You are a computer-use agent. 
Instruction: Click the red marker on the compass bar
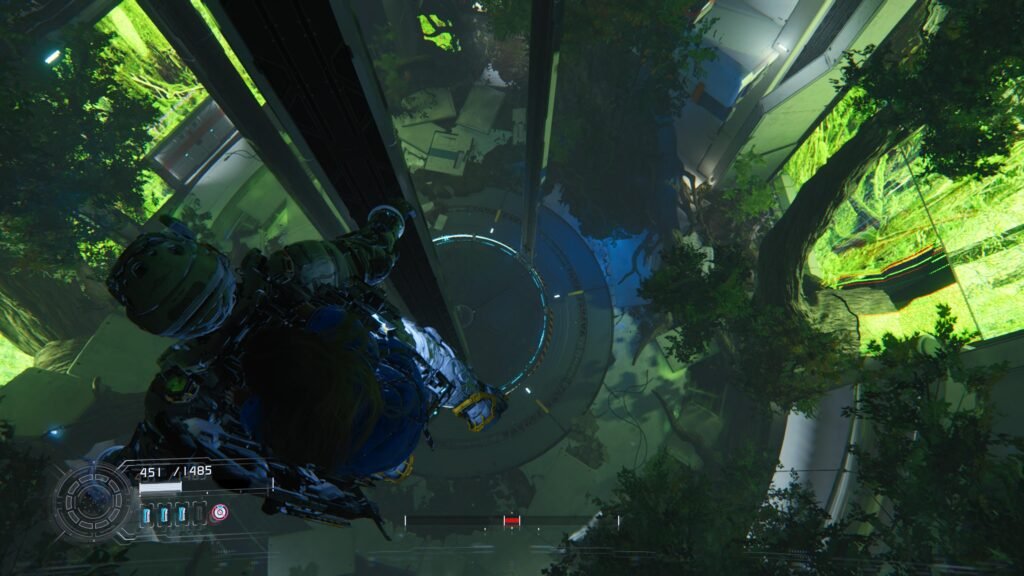coord(512,520)
